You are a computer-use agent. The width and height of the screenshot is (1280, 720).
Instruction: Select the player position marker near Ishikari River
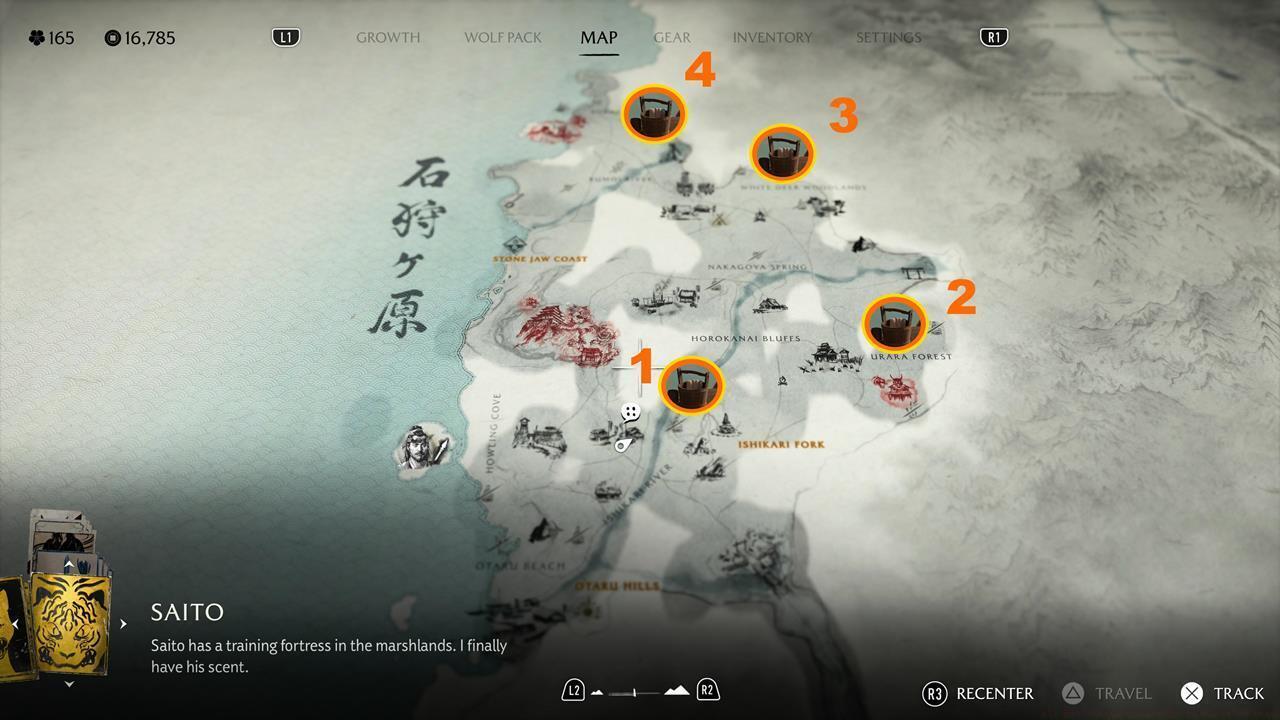click(x=622, y=446)
